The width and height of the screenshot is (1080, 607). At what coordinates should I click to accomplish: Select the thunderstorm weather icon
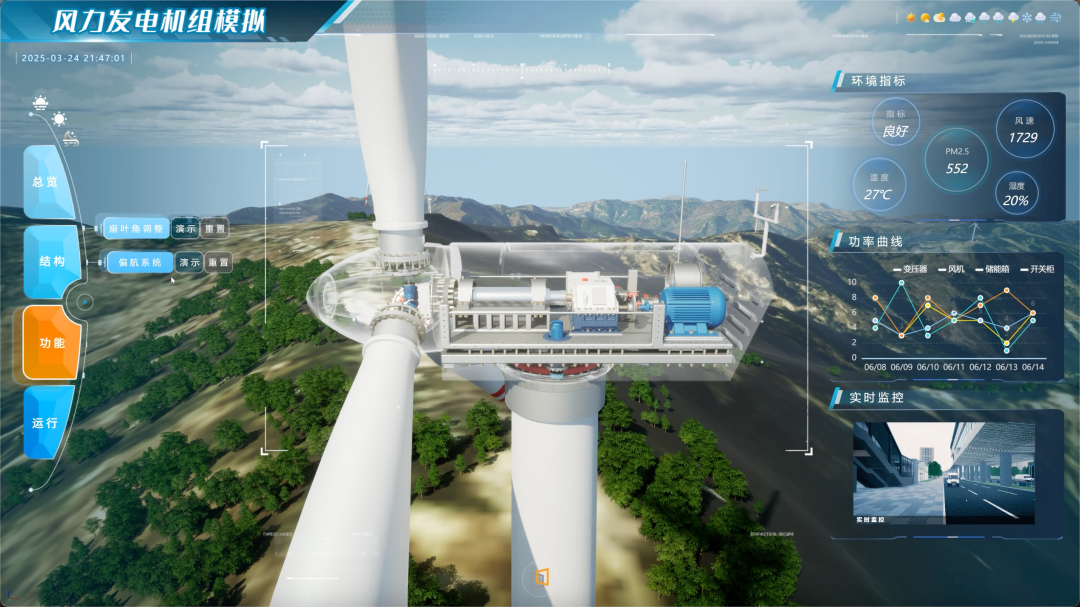[1013, 17]
